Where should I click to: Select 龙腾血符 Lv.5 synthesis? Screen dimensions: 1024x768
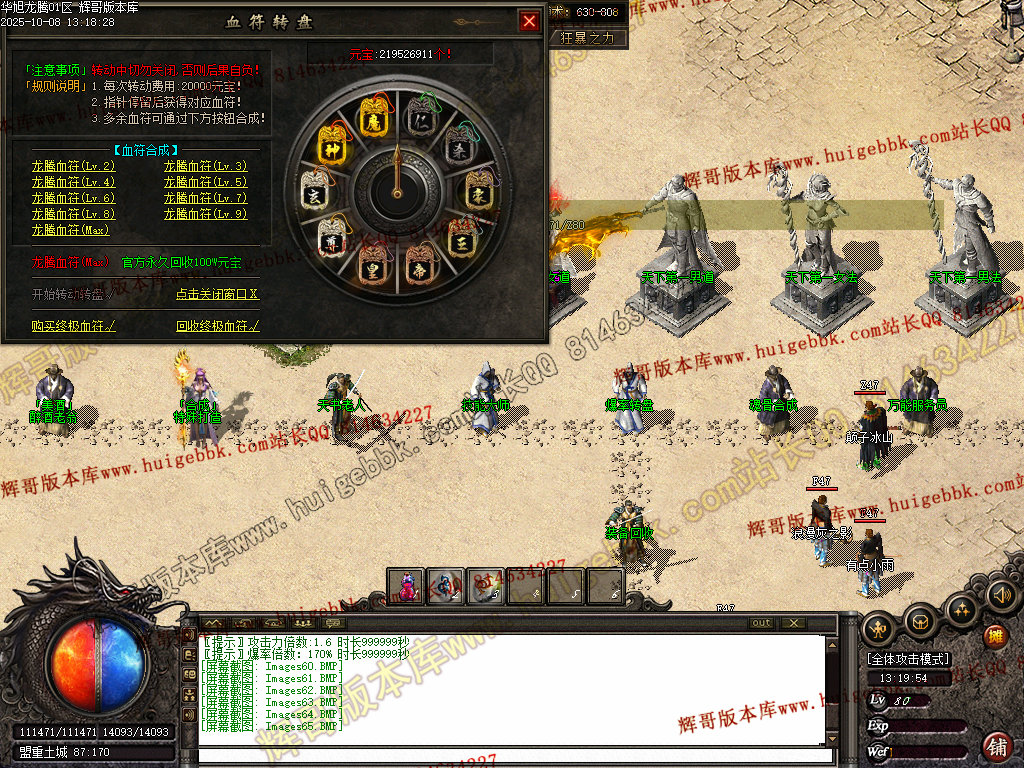click(205, 182)
